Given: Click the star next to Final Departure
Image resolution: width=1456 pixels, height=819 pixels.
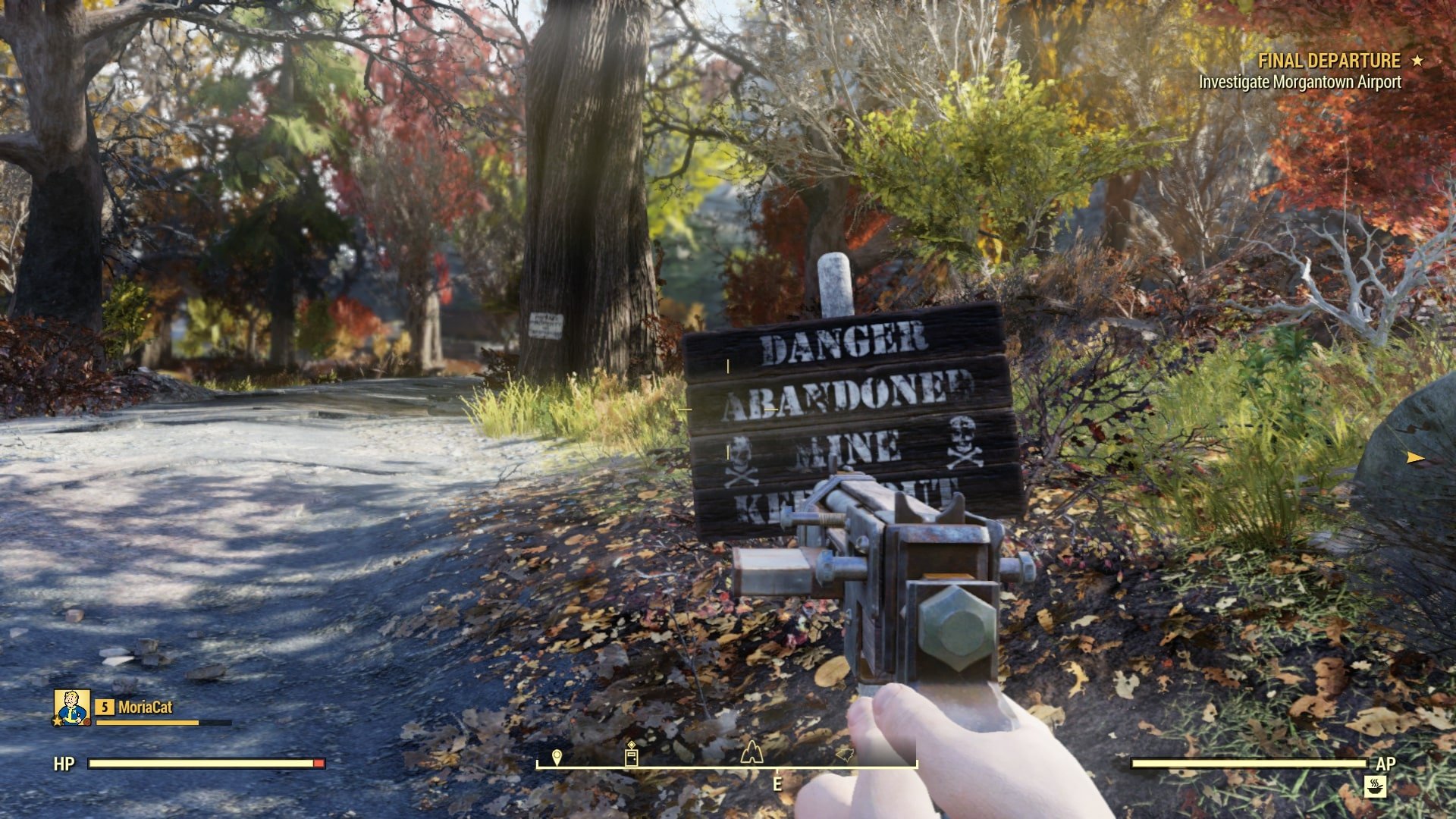Looking at the screenshot, I should pyautogui.click(x=1417, y=61).
